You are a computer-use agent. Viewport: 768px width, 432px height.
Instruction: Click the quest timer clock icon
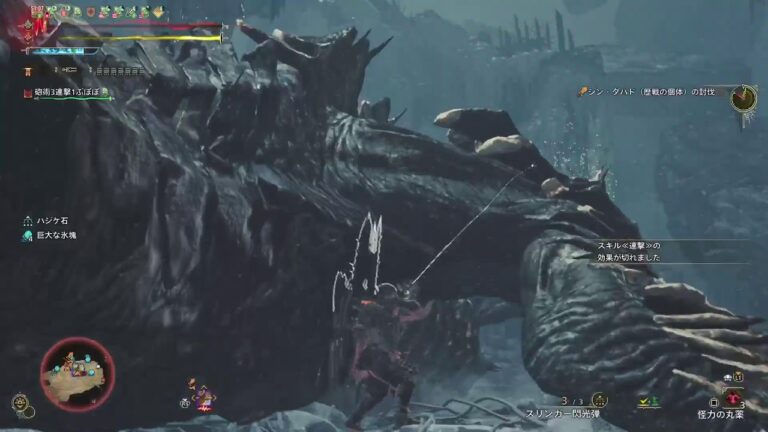[x=742, y=97]
